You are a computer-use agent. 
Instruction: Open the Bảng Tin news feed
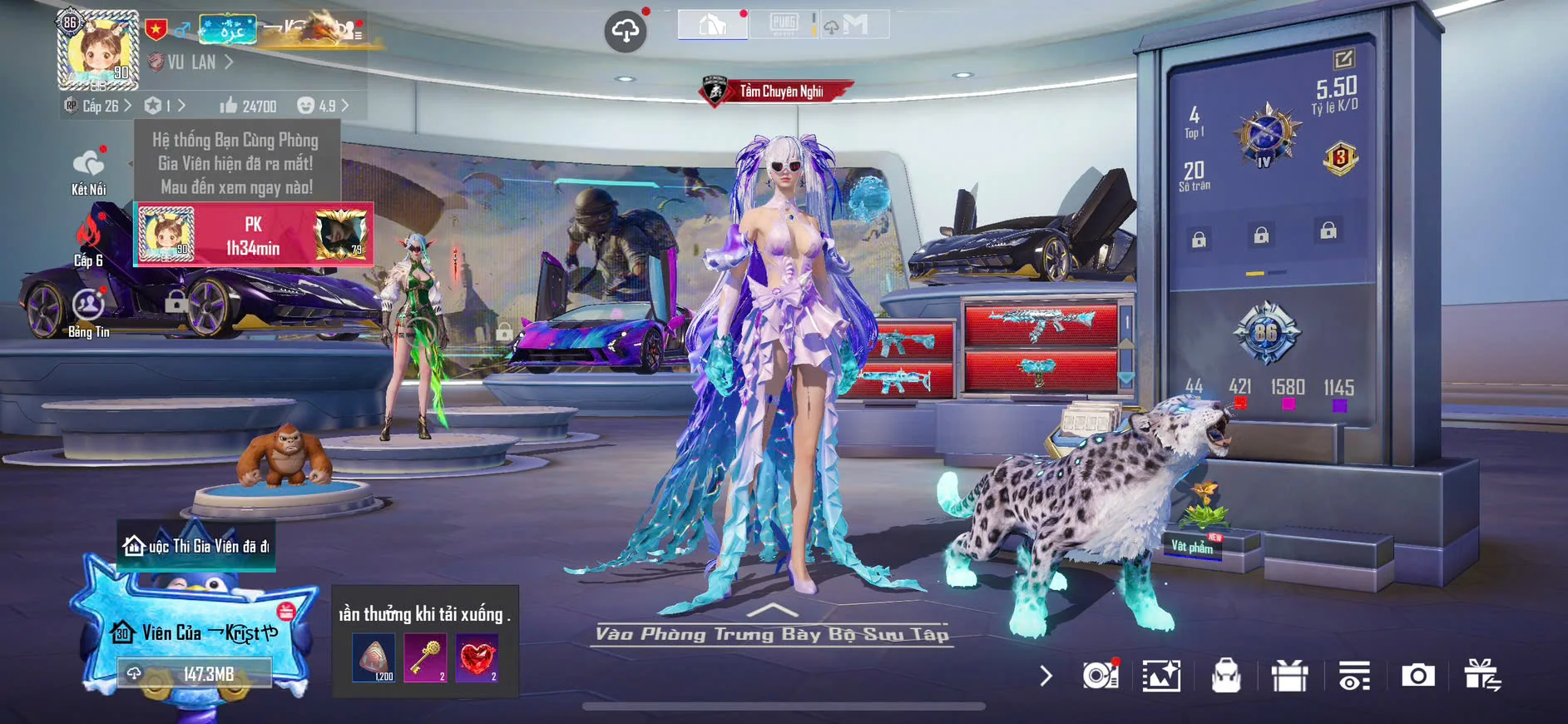pyautogui.click(x=88, y=313)
